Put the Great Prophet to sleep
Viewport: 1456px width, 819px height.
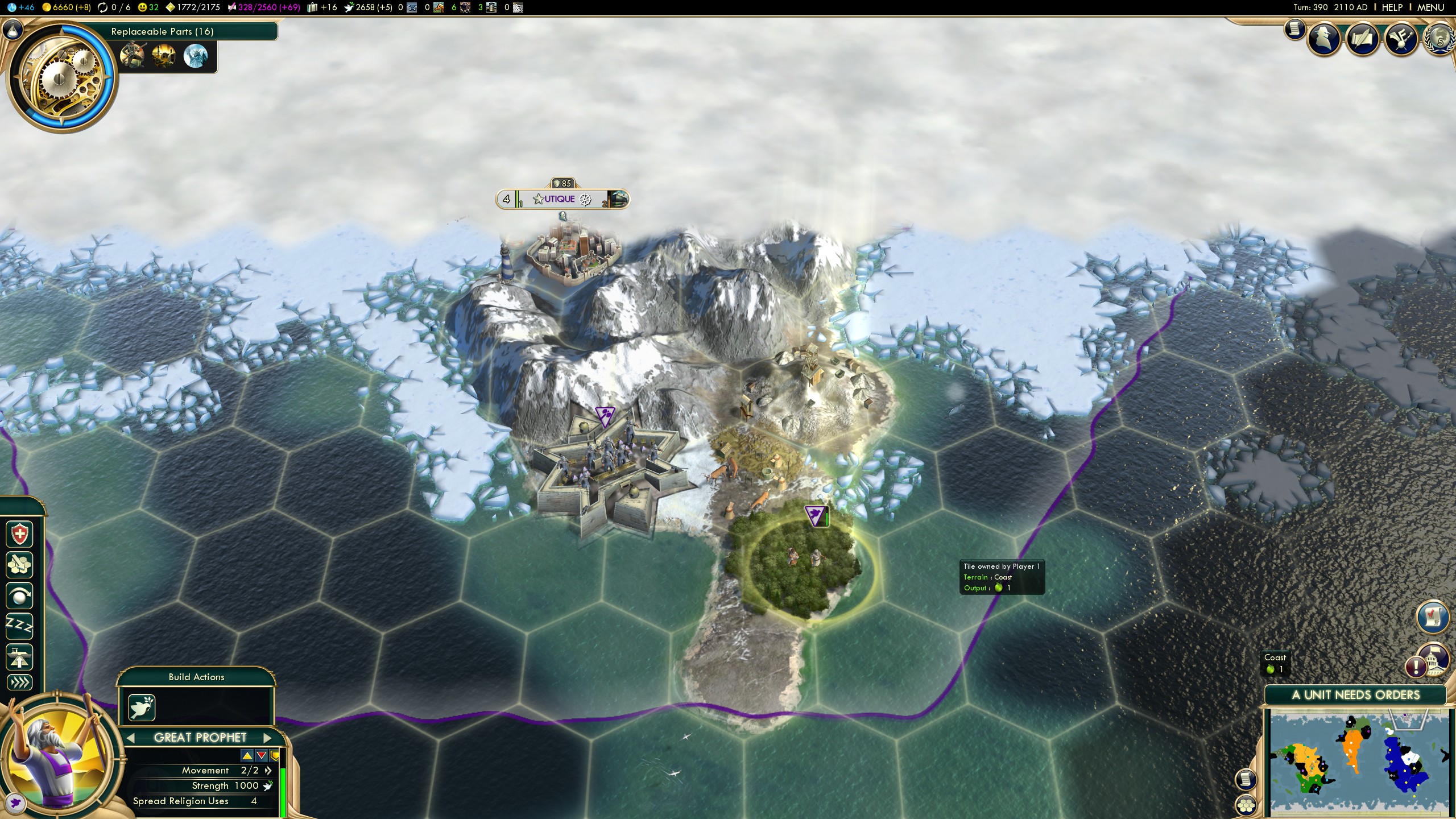pyautogui.click(x=19, y=626)
